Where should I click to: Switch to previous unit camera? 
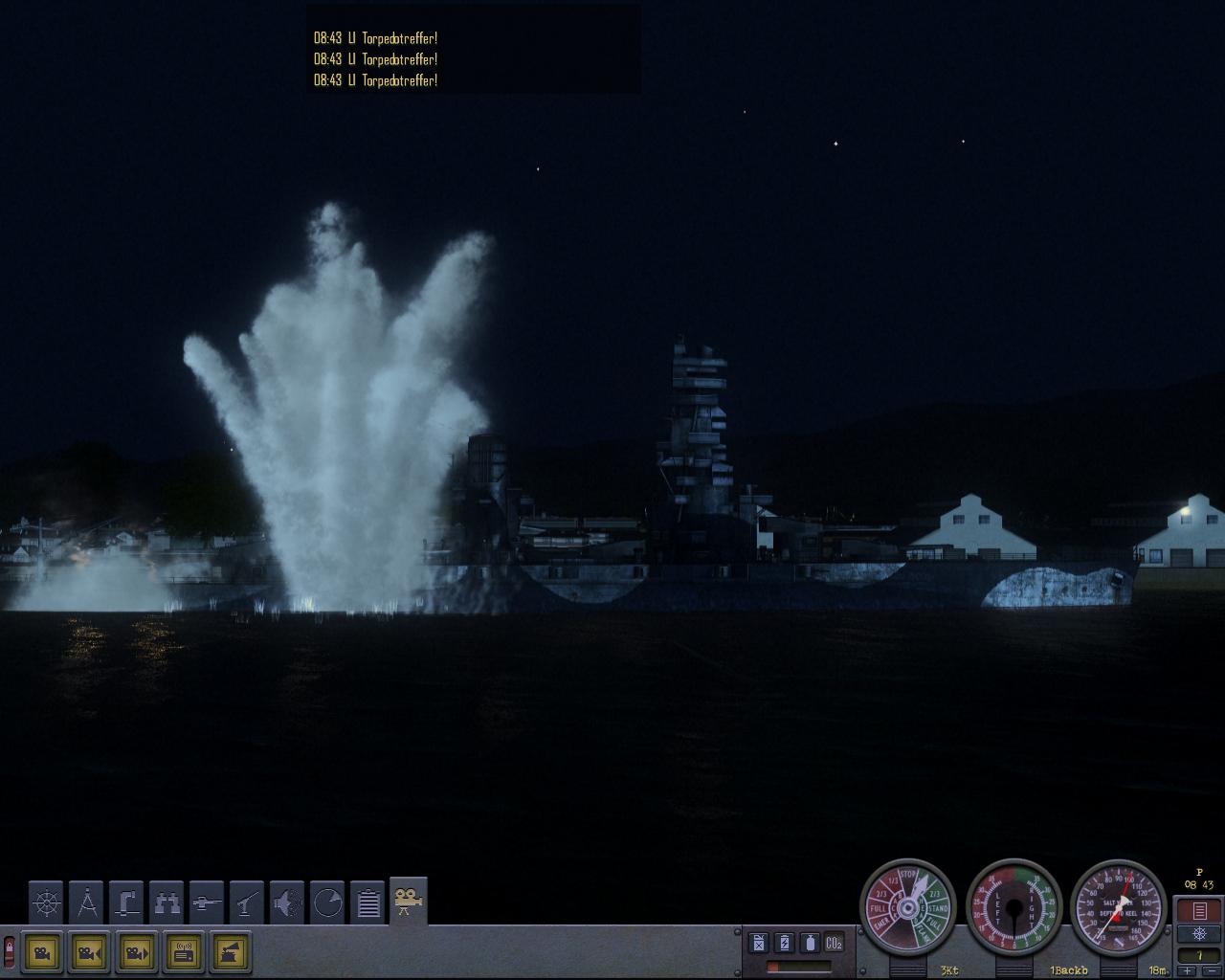point(89,952)
